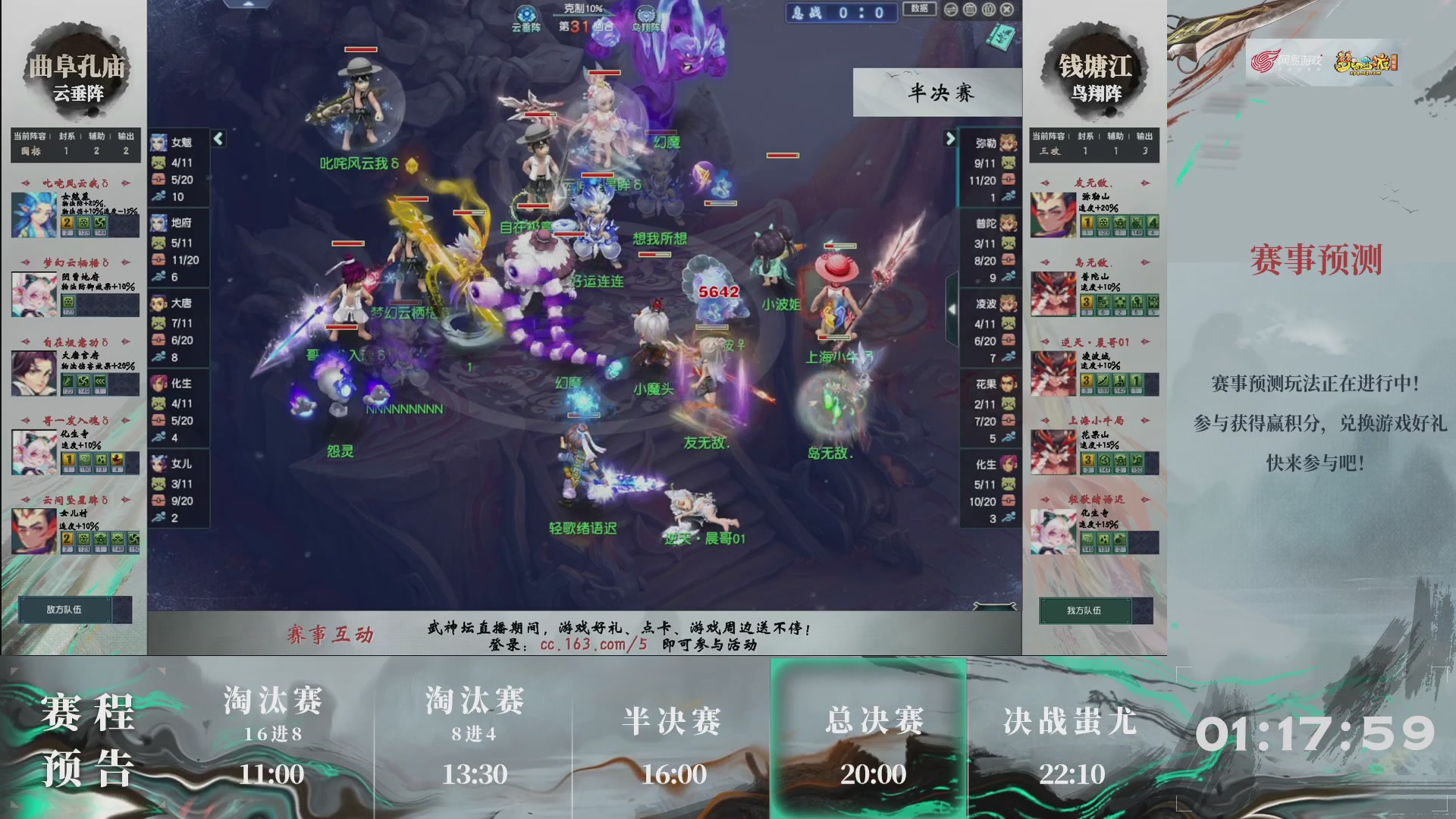Collapse the left roster panel via arrow
The width and height of the screenshot is (1456, 819).
pos(218,139)
